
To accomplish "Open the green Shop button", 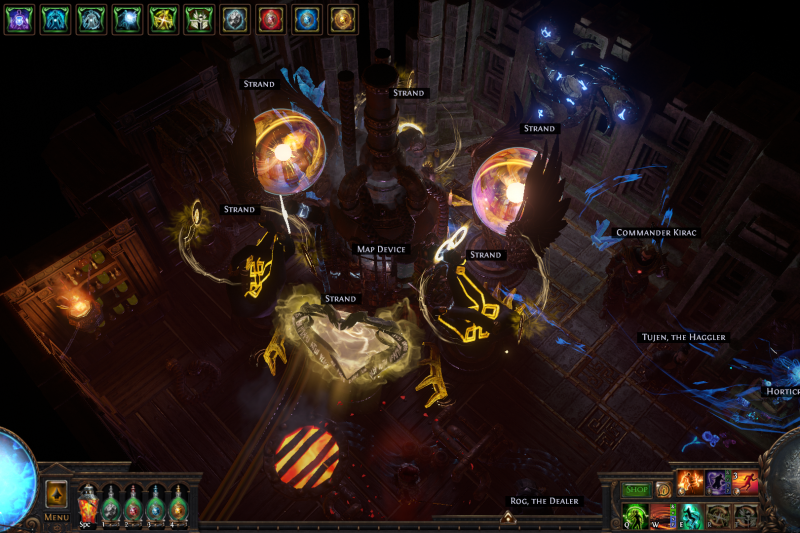I will [637, 490].
